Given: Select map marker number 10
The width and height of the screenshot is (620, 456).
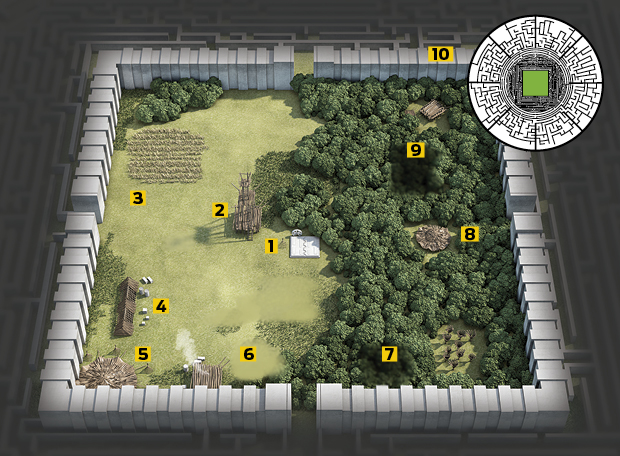Looking at the screenshot, I should point(441,54).
